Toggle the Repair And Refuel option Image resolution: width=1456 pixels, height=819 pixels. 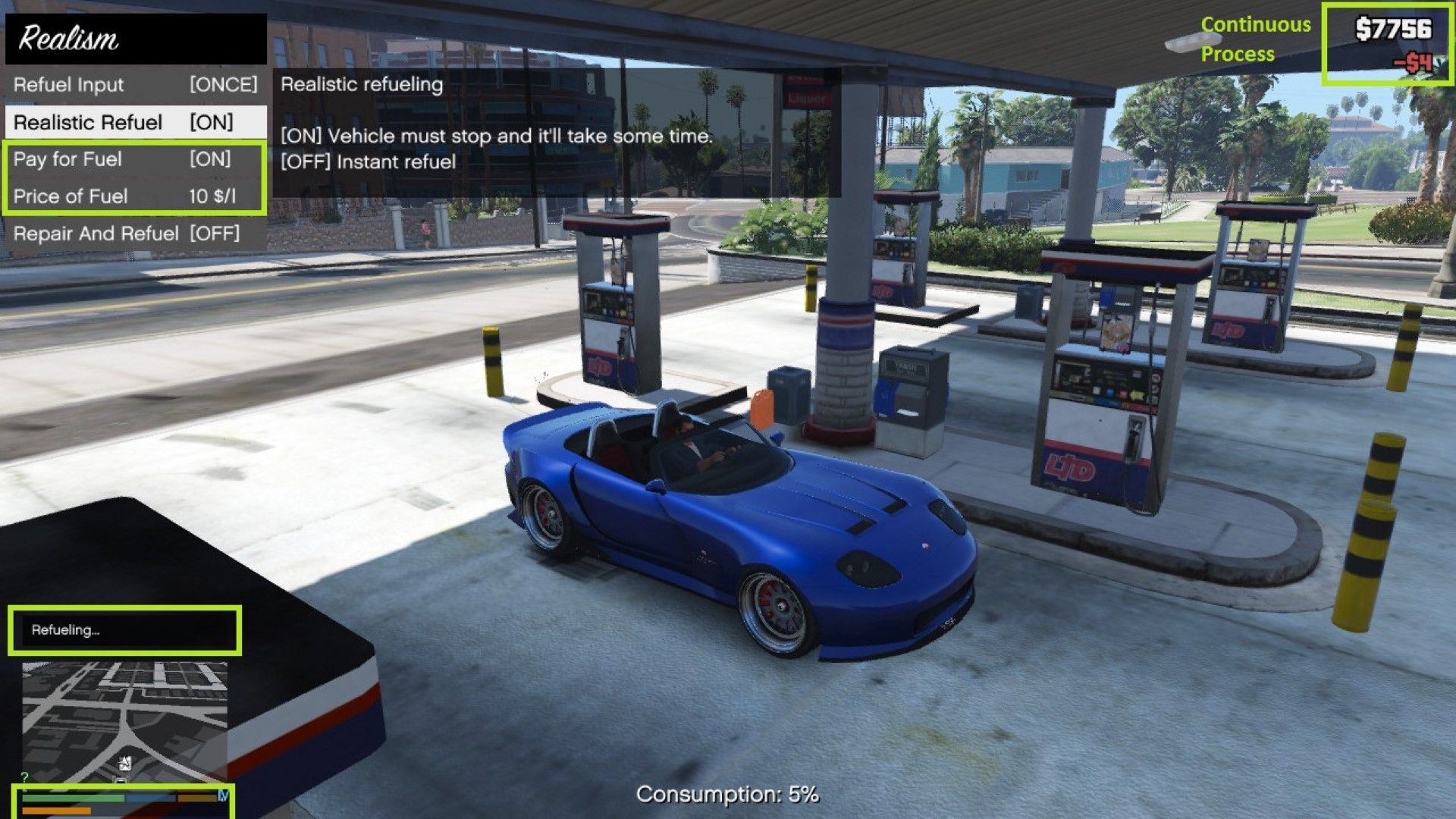(x=135, y=234)
